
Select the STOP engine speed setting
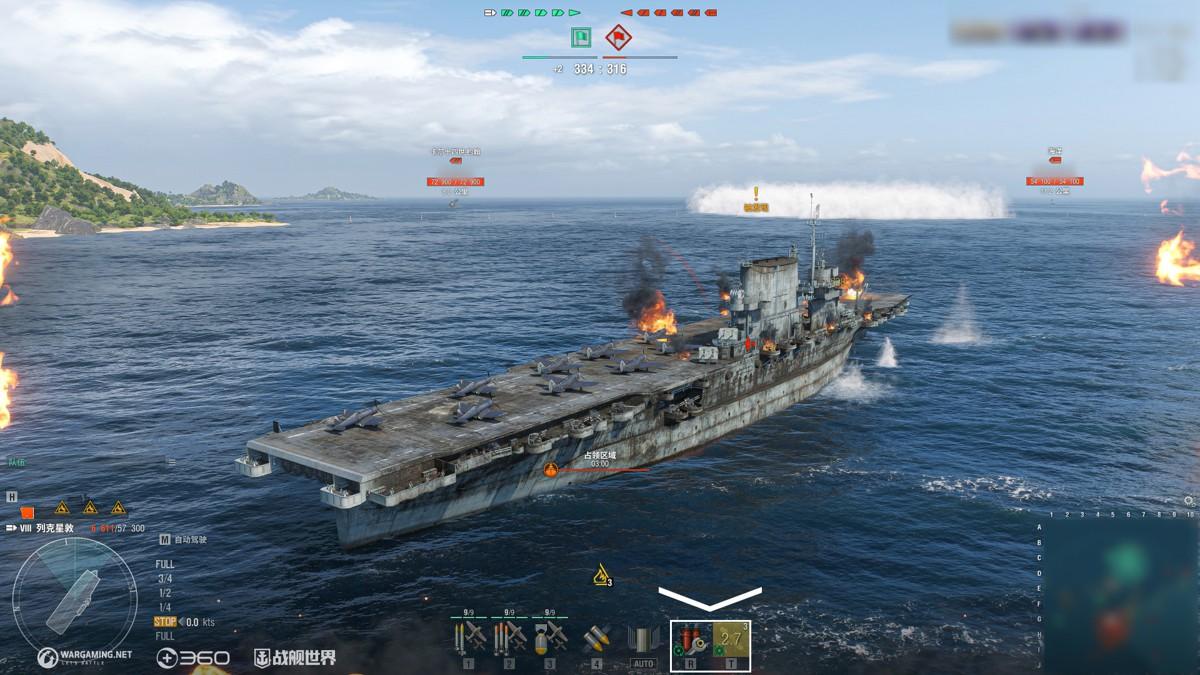coord(164,622)
